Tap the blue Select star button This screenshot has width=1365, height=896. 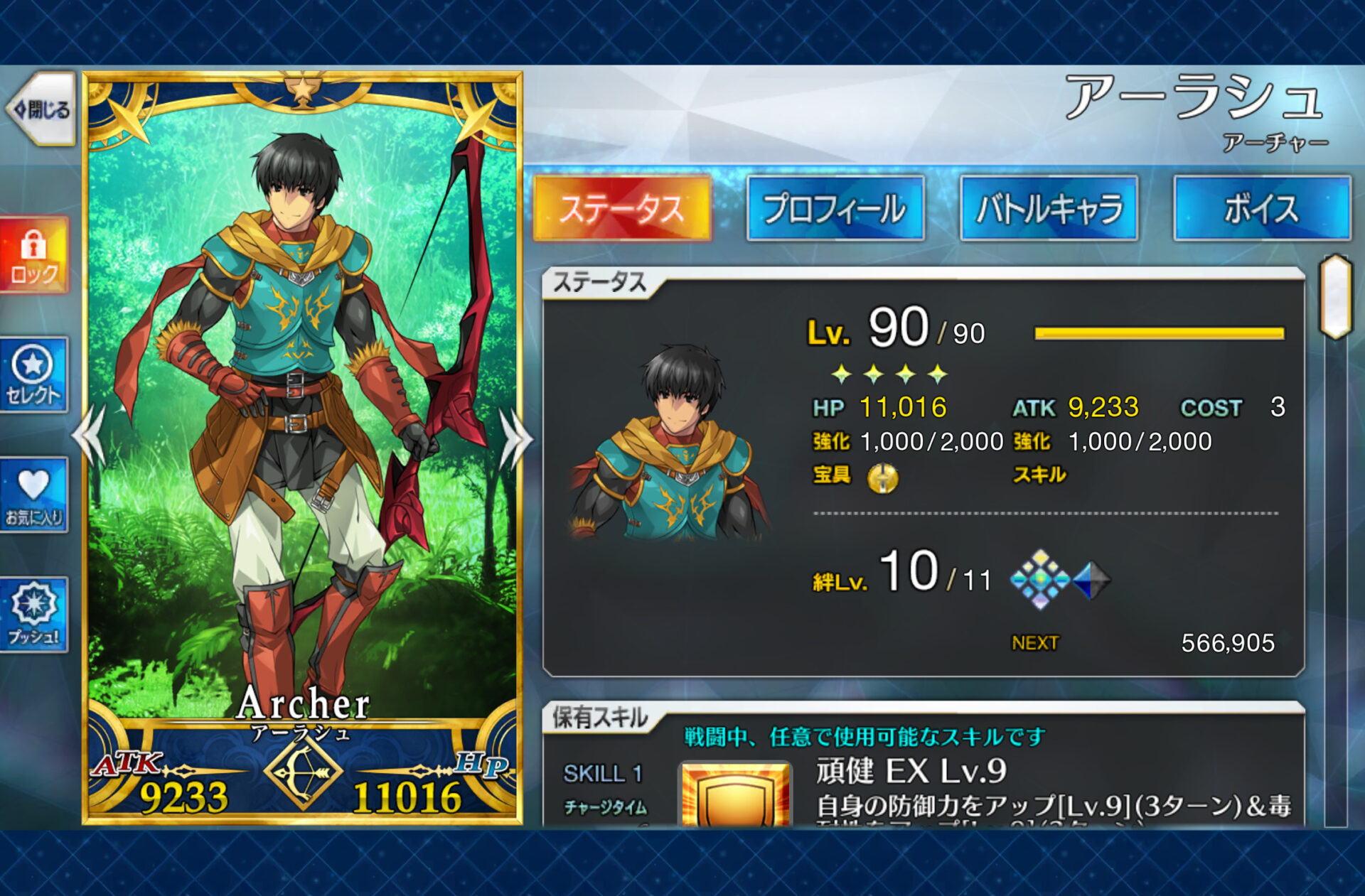pyautogui.click(x=33, y=375)
